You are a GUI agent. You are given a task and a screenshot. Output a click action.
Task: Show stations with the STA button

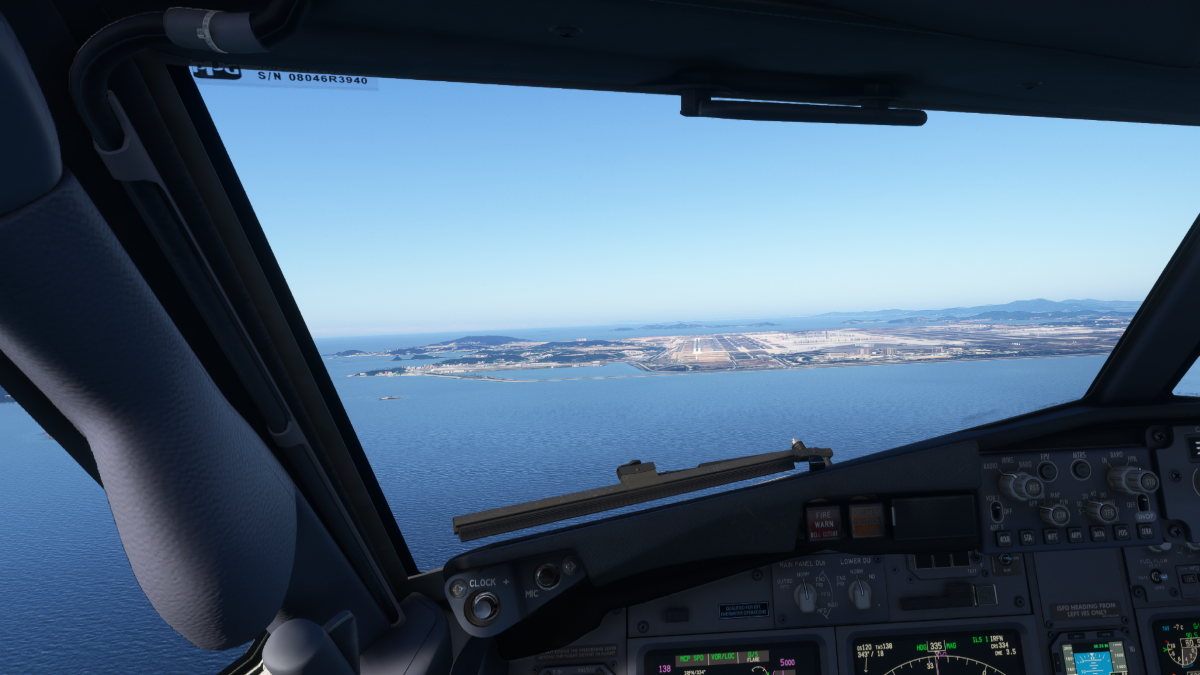pyautogui.click(x=1027, y=537)
